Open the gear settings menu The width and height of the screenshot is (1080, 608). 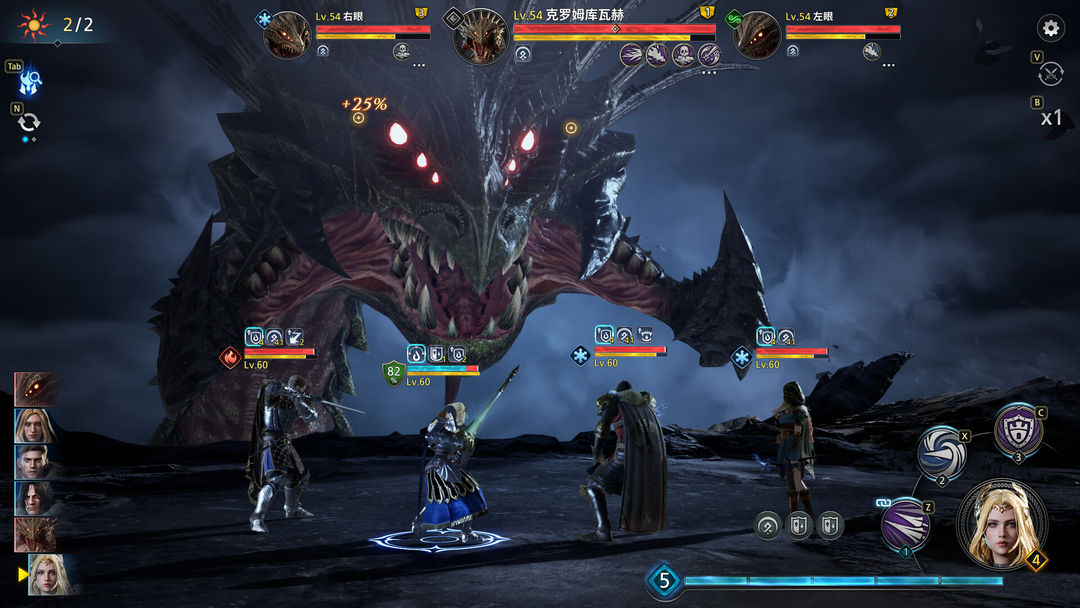click(1050, 28)
